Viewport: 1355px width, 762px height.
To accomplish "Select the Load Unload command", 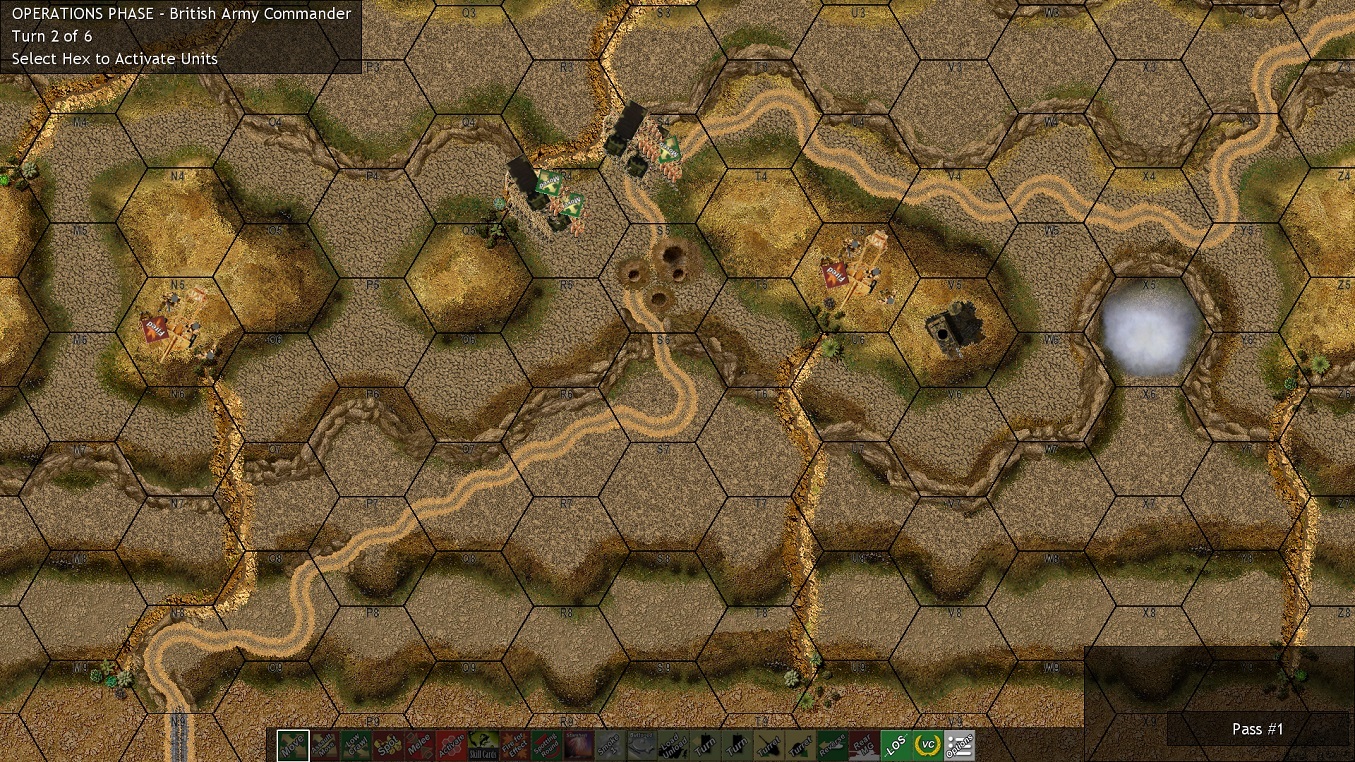I will tap(673, 745).
